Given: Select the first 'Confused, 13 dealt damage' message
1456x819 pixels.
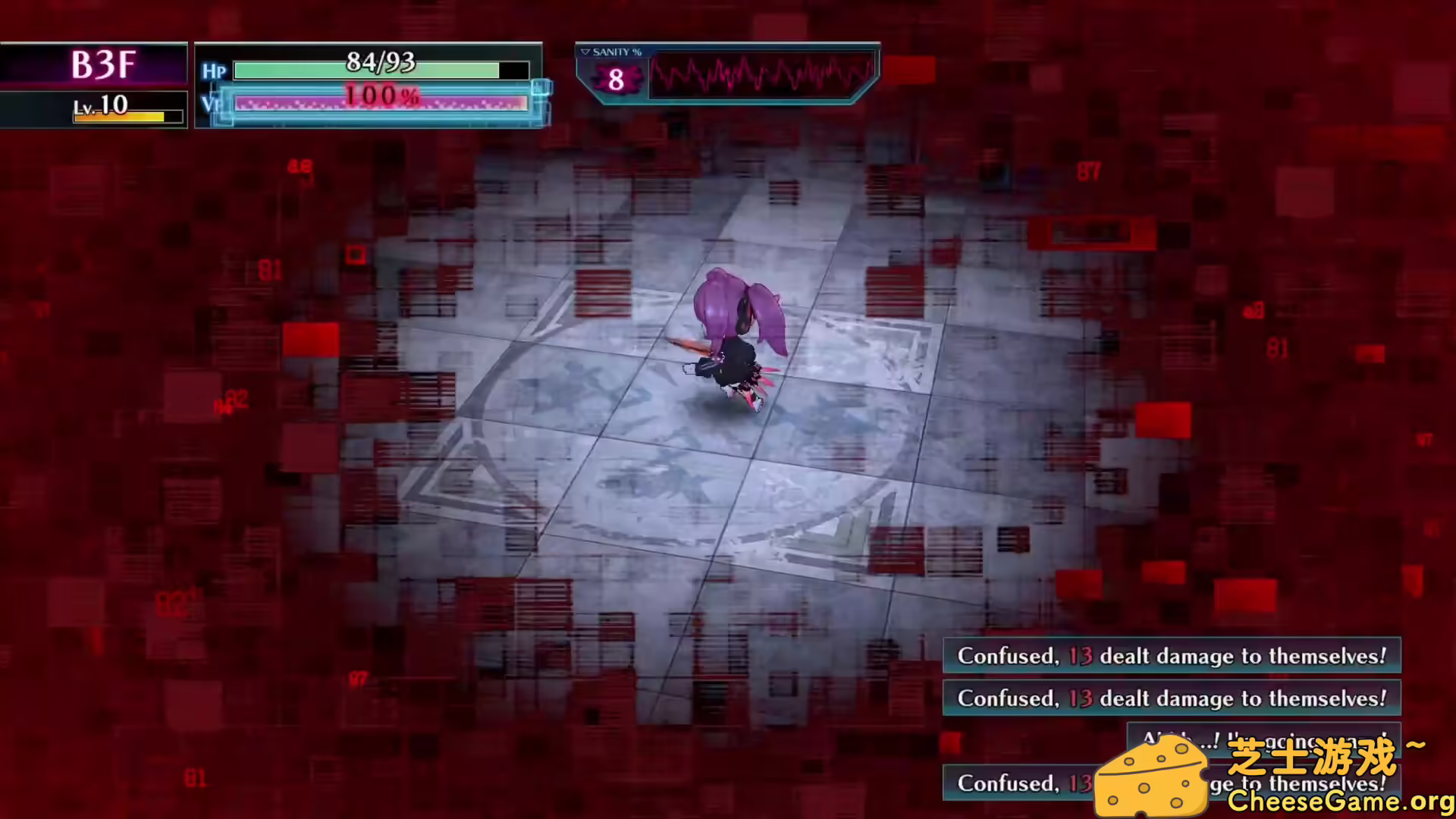Looking at the screenshot, I should click(1172, 656).
